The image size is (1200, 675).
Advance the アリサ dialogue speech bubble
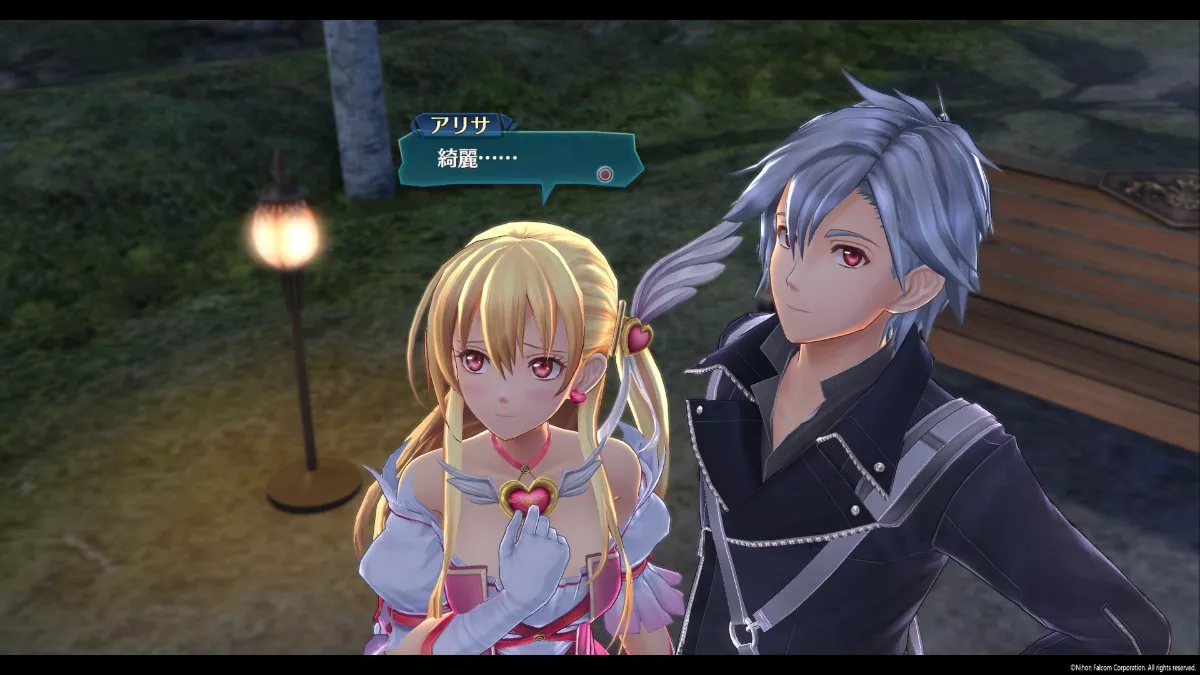pos(604,173)
